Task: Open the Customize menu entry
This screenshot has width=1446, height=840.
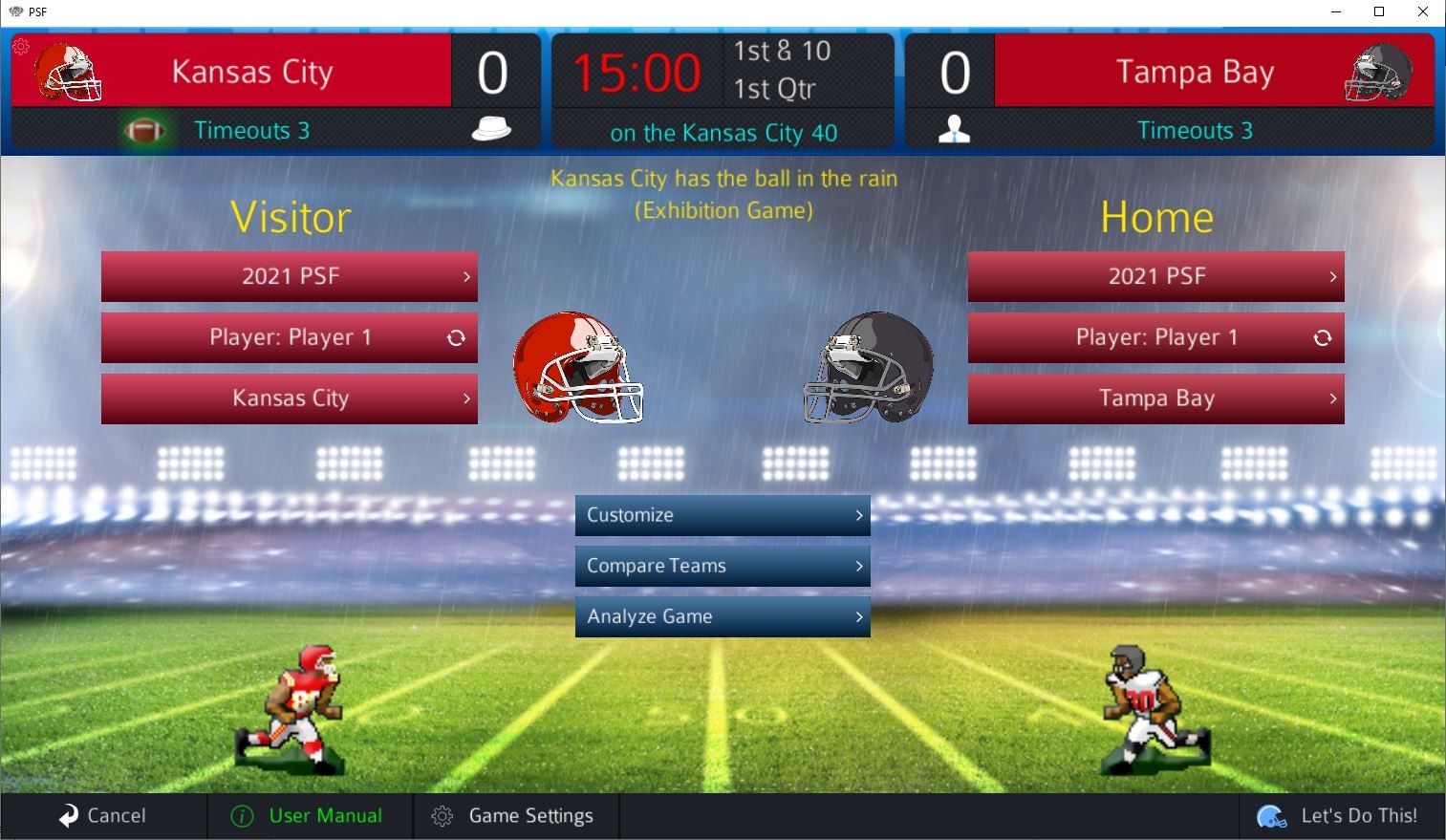Action: [722, 515]
